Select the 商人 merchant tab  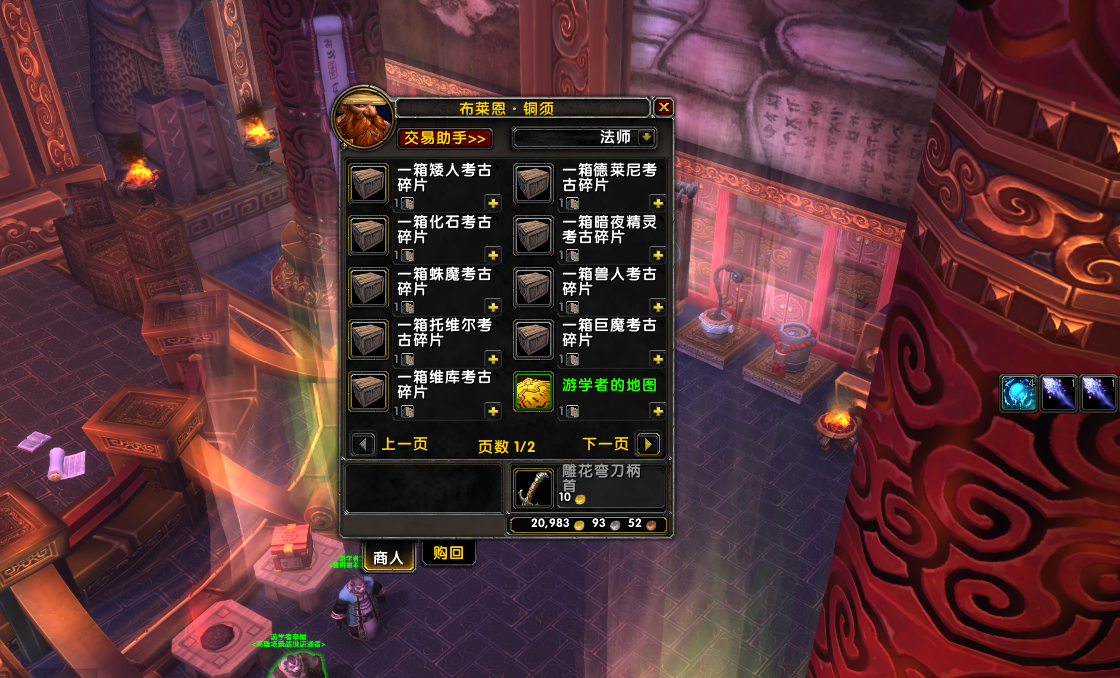(x=389, y=557)
